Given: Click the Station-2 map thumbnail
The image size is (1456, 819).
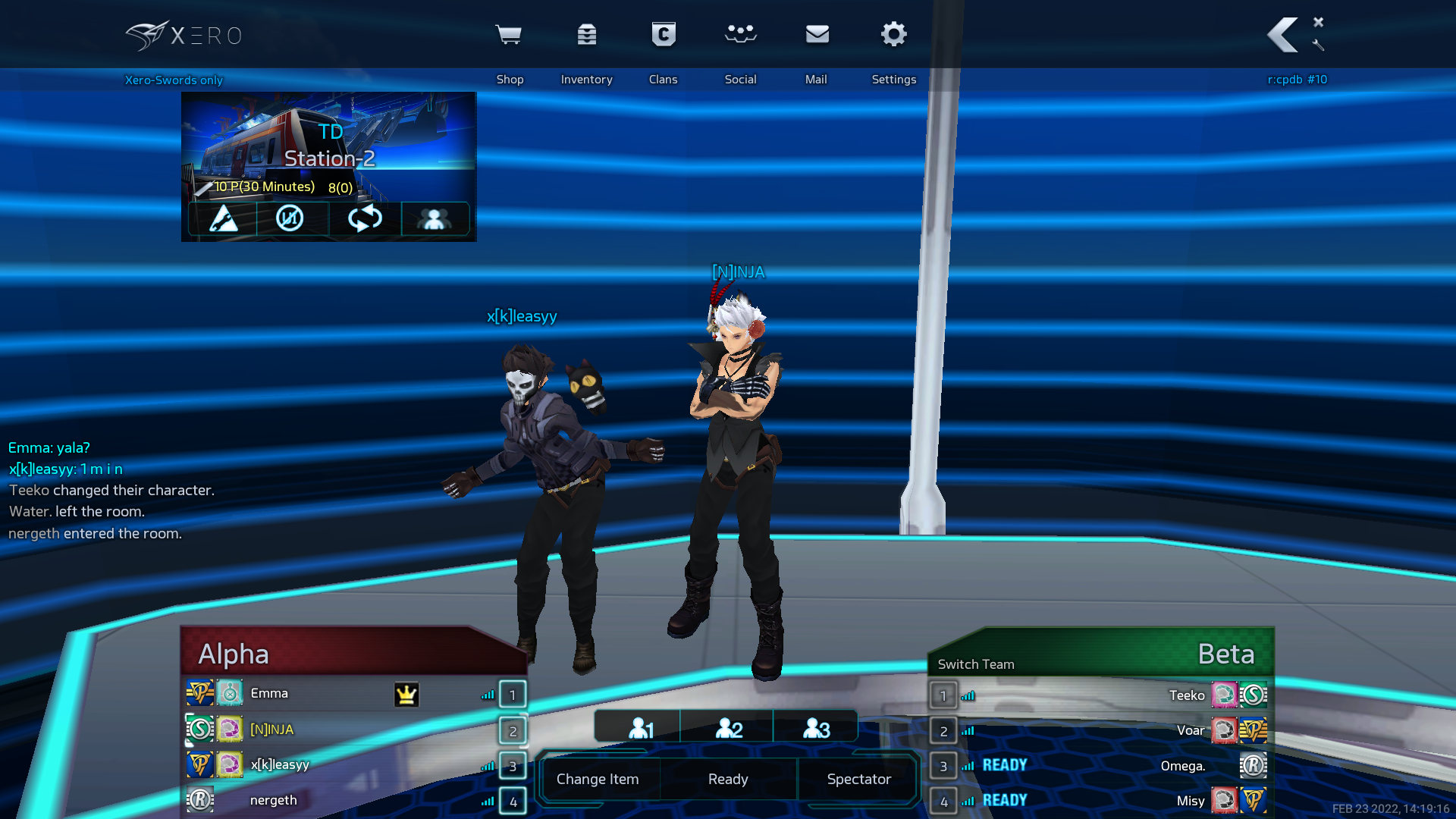Looking at the screenshot, I should coord(328,144).
